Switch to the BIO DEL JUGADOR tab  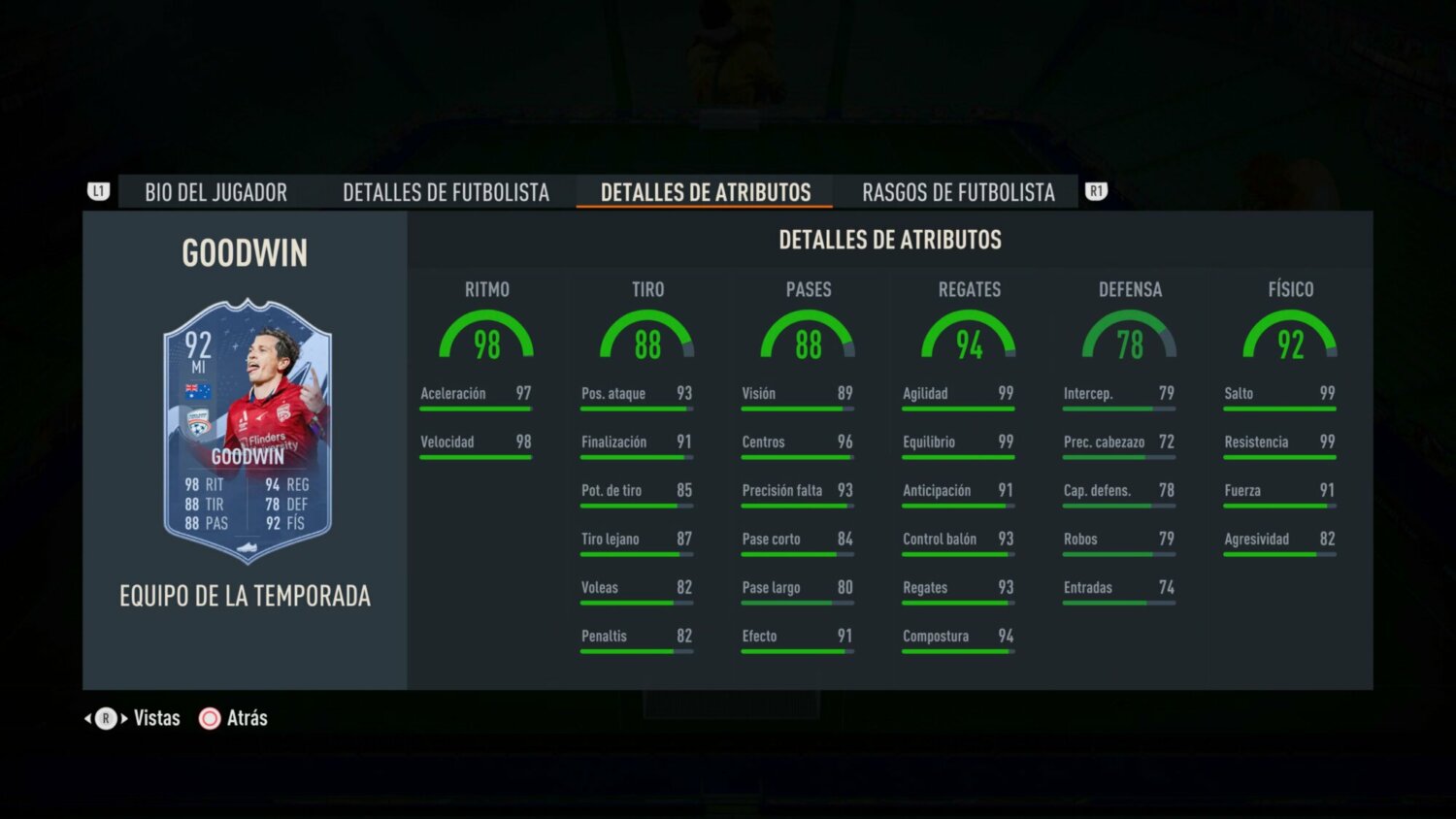coord(215,192)
